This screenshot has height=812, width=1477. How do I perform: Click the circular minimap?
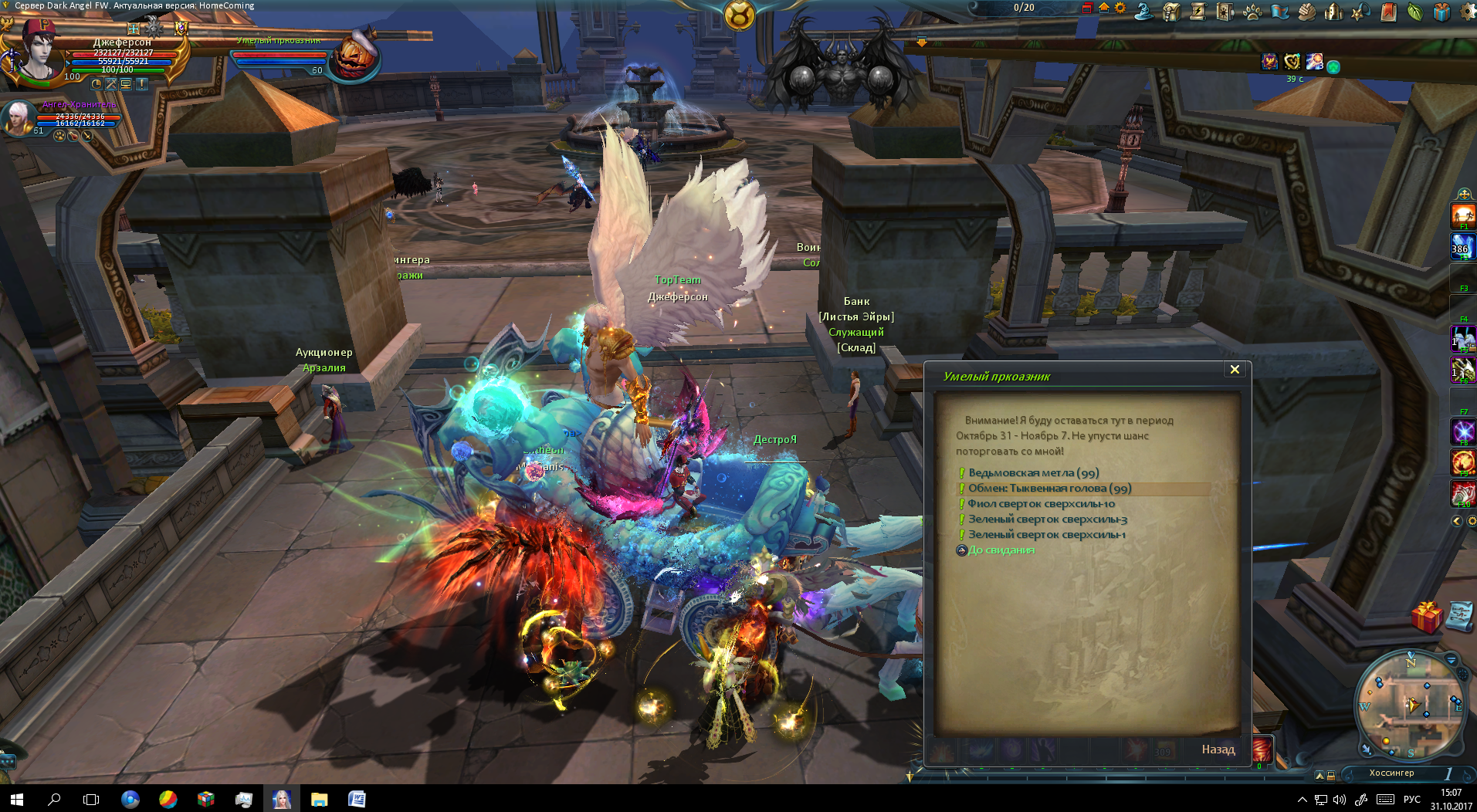tap(1409, 705)
